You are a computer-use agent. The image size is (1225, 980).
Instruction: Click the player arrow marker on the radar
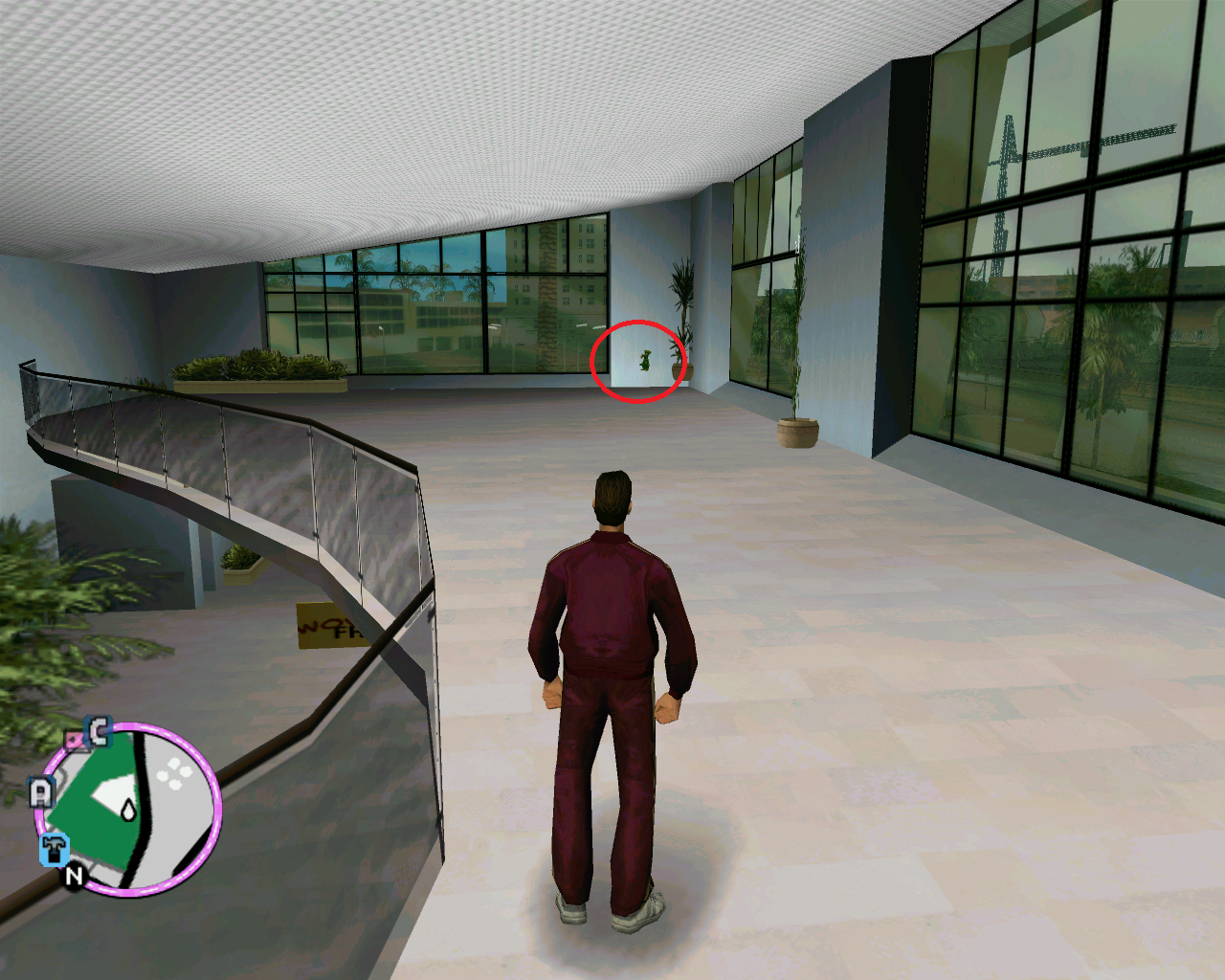pyautogui.click(x=128, y=811)
